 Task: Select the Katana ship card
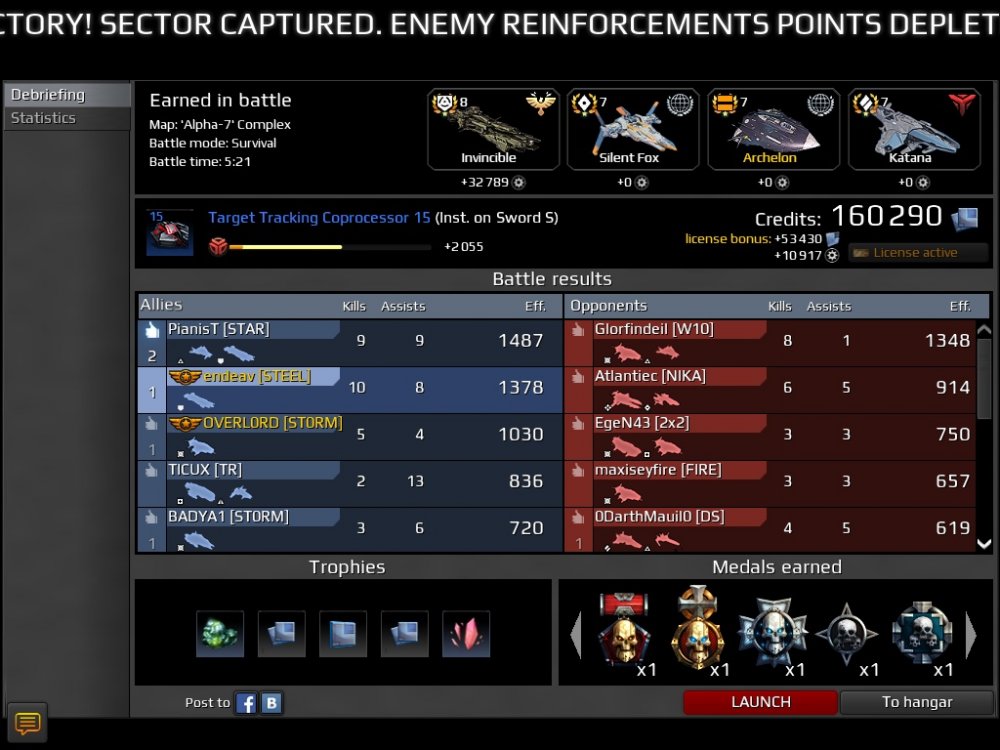click(x=910, y=130)
